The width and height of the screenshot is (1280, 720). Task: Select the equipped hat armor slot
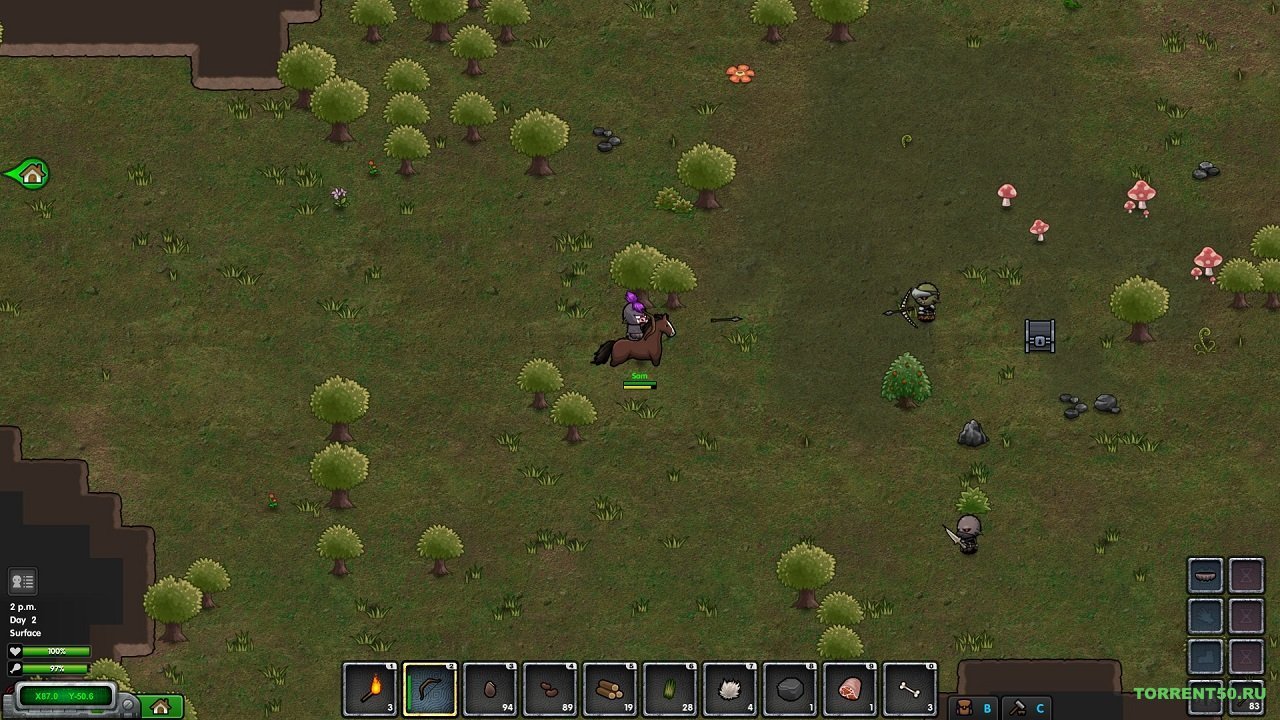(x=1205, y=576)
